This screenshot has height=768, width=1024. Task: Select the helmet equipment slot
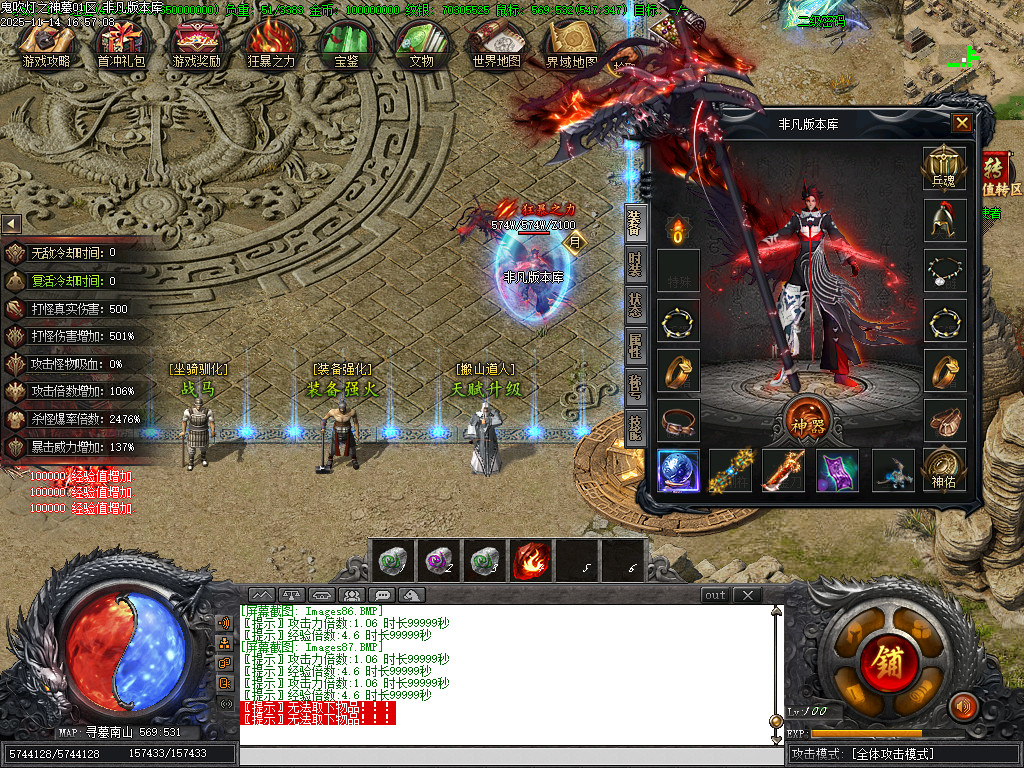(944, 222)
